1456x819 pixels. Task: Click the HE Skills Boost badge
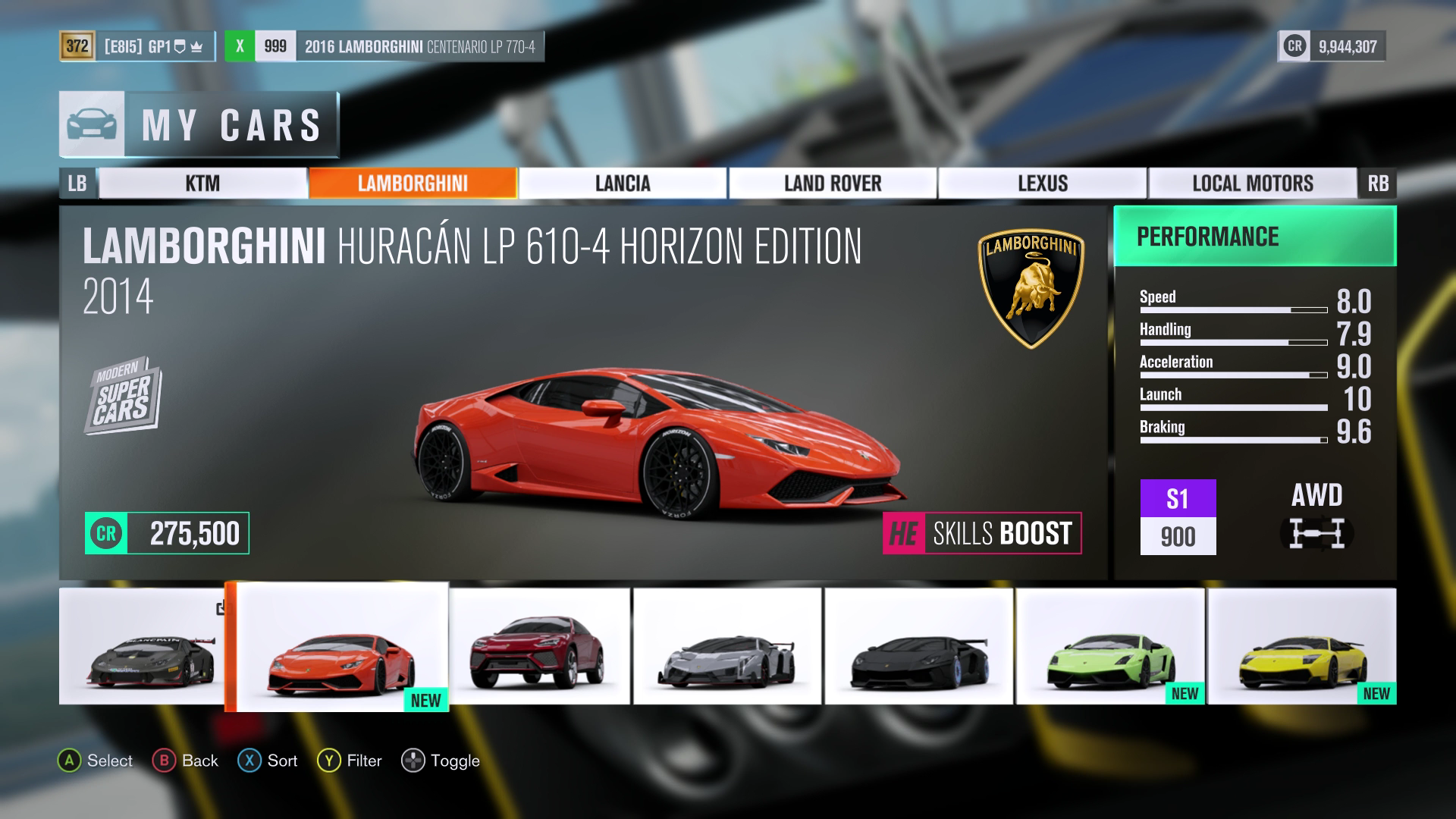pos(982,534)
